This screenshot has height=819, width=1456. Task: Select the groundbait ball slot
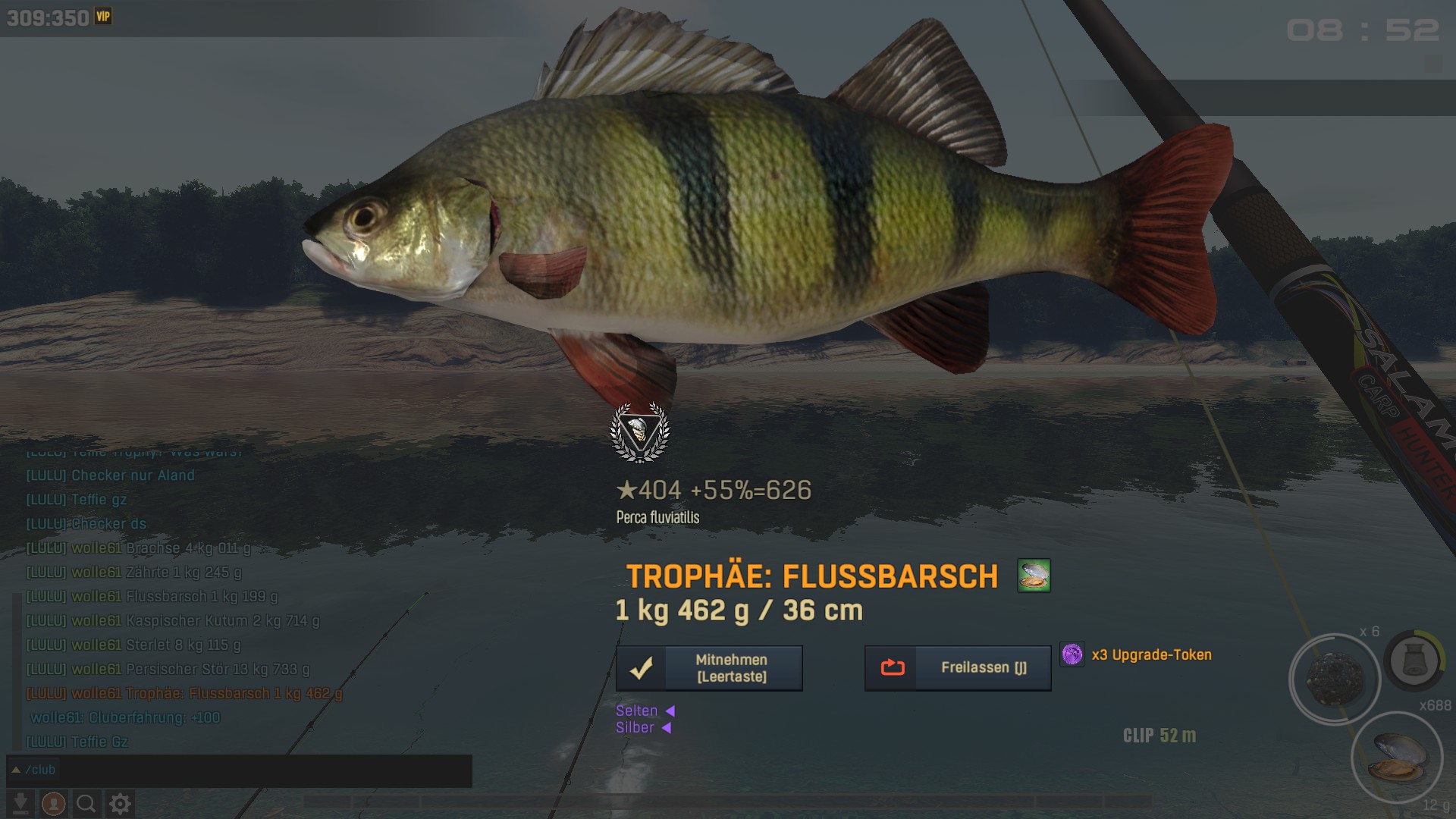point(1335,679)
